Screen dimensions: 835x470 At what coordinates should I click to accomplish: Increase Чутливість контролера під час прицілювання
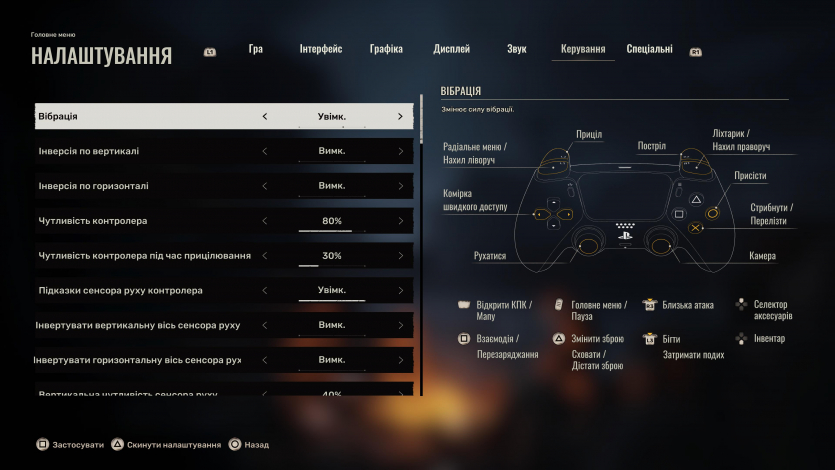400,256
